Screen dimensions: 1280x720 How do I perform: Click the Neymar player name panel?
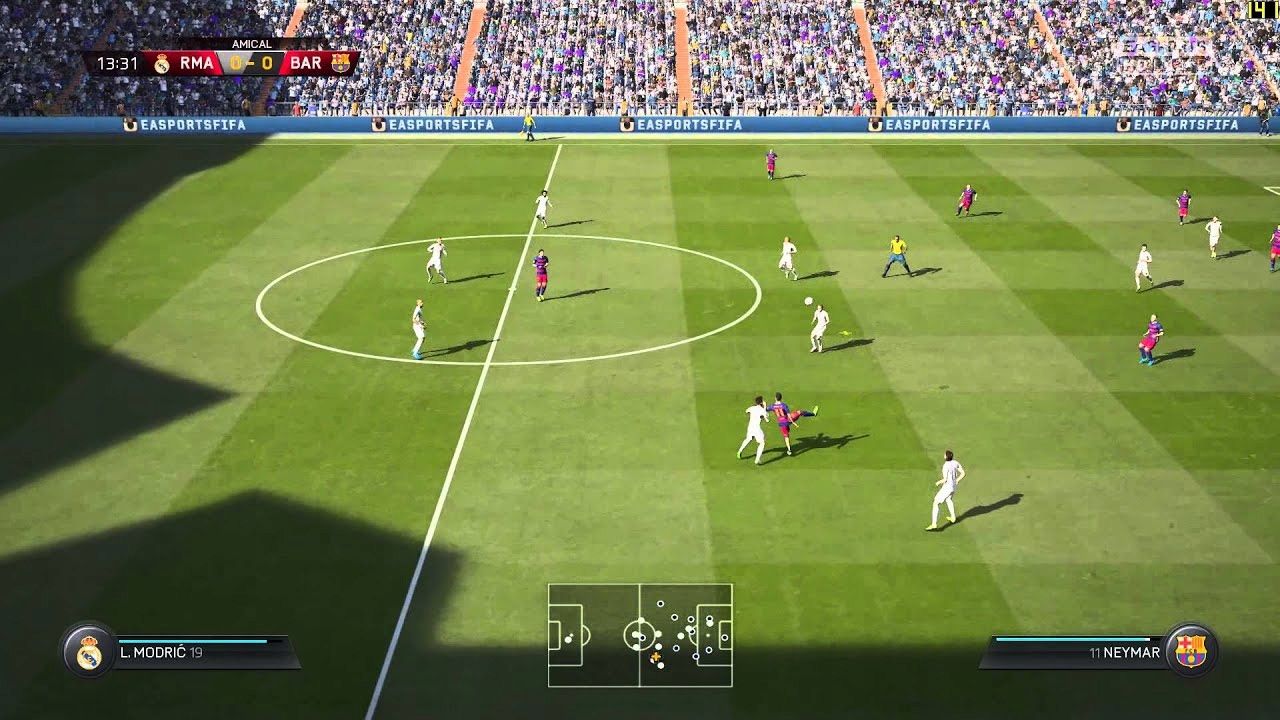1075,652
